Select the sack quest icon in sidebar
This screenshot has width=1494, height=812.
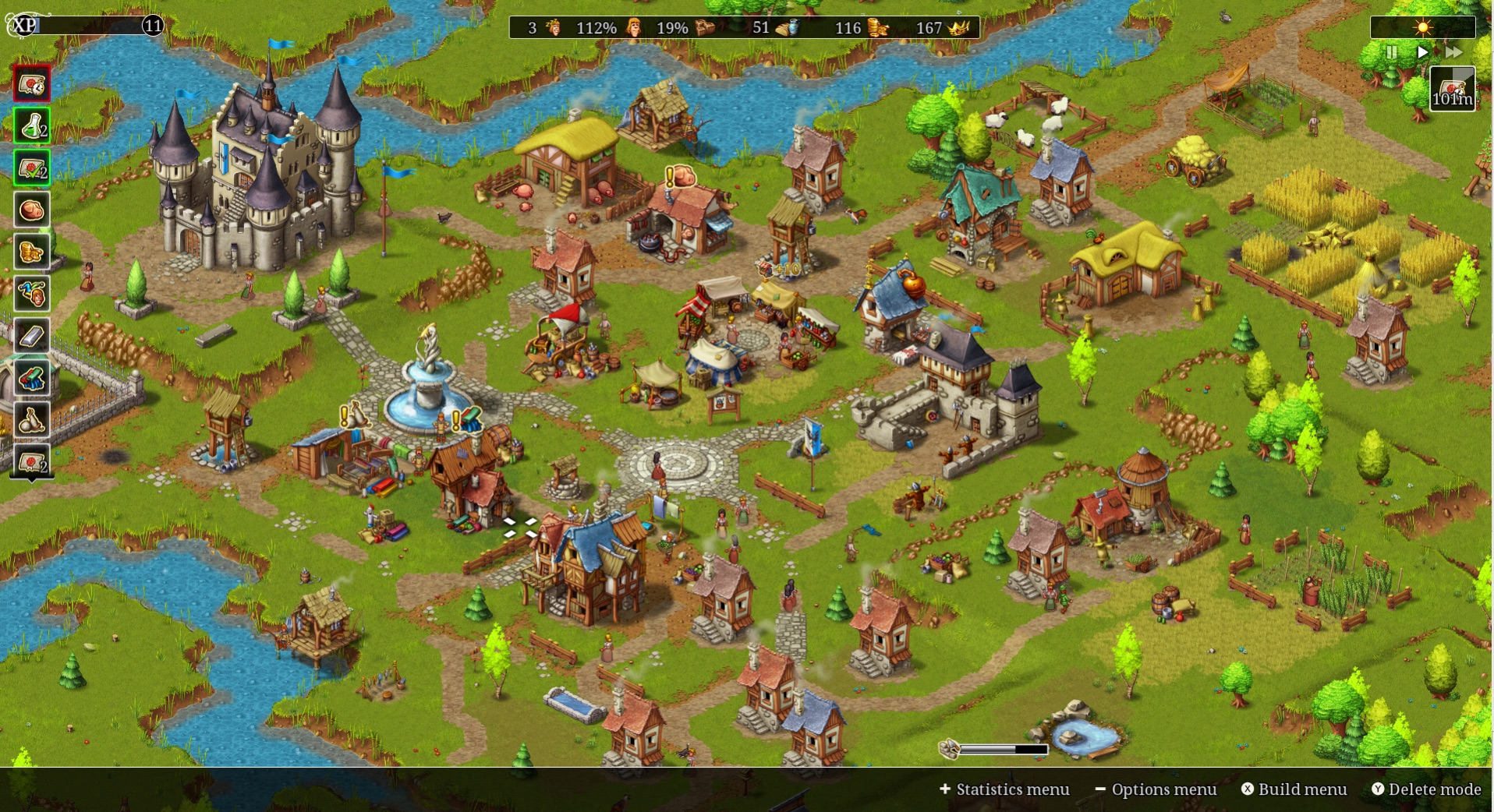coord(31,420)
